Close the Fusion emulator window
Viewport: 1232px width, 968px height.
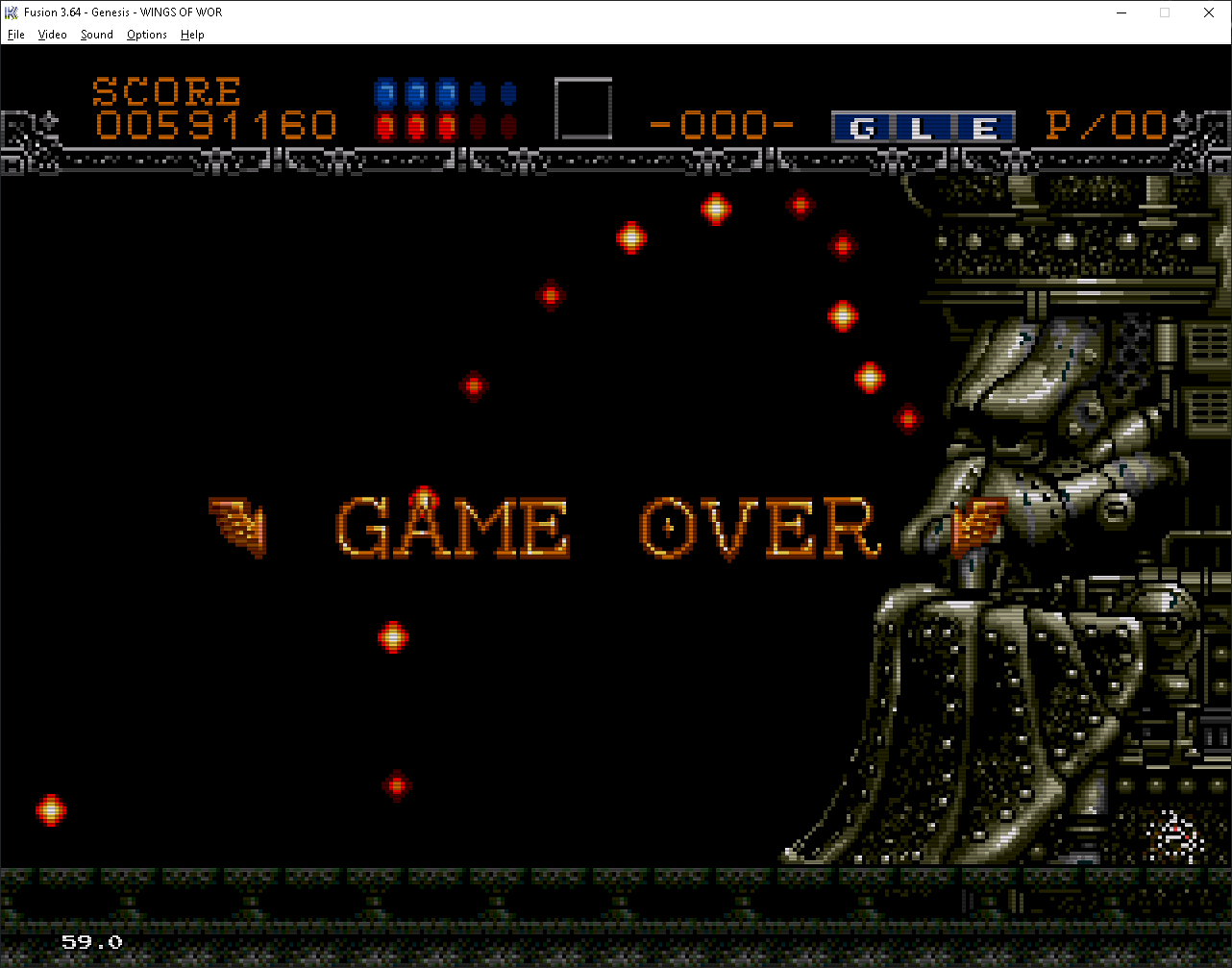click(1209, 12)
